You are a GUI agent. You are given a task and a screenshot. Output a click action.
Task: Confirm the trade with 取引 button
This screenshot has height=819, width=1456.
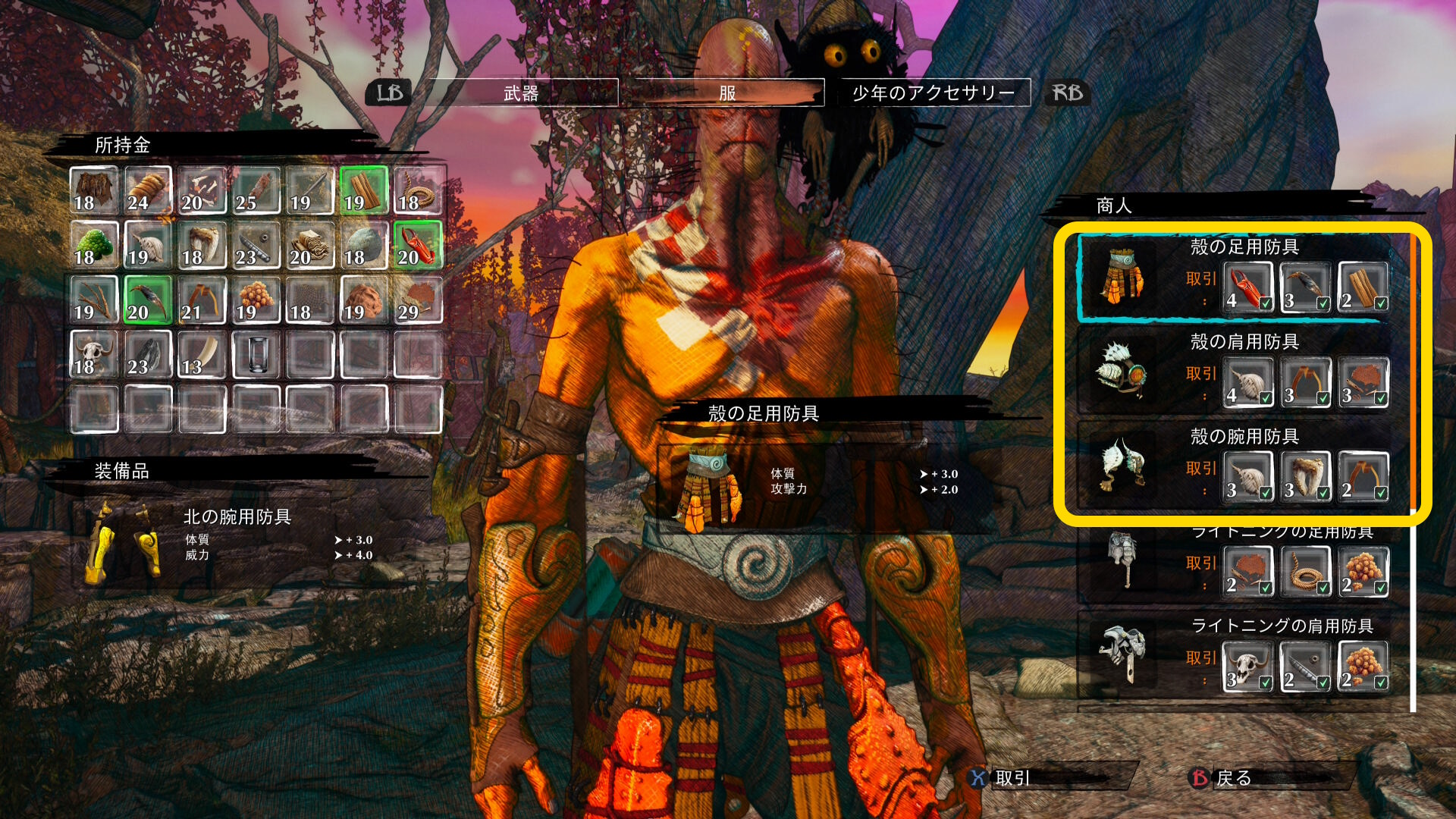1012,778
